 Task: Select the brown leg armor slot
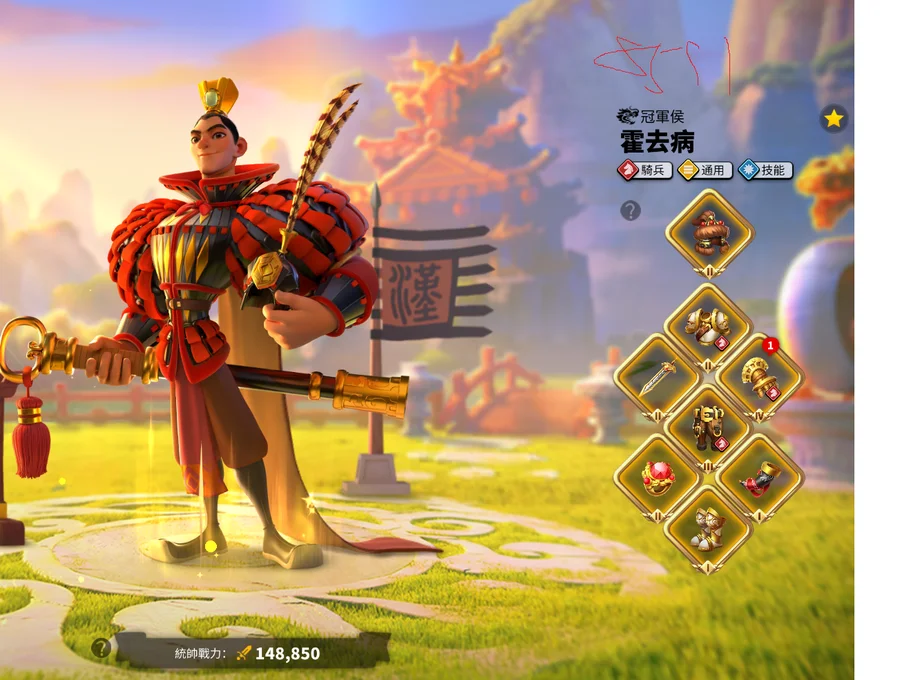(x=708, y=426)
